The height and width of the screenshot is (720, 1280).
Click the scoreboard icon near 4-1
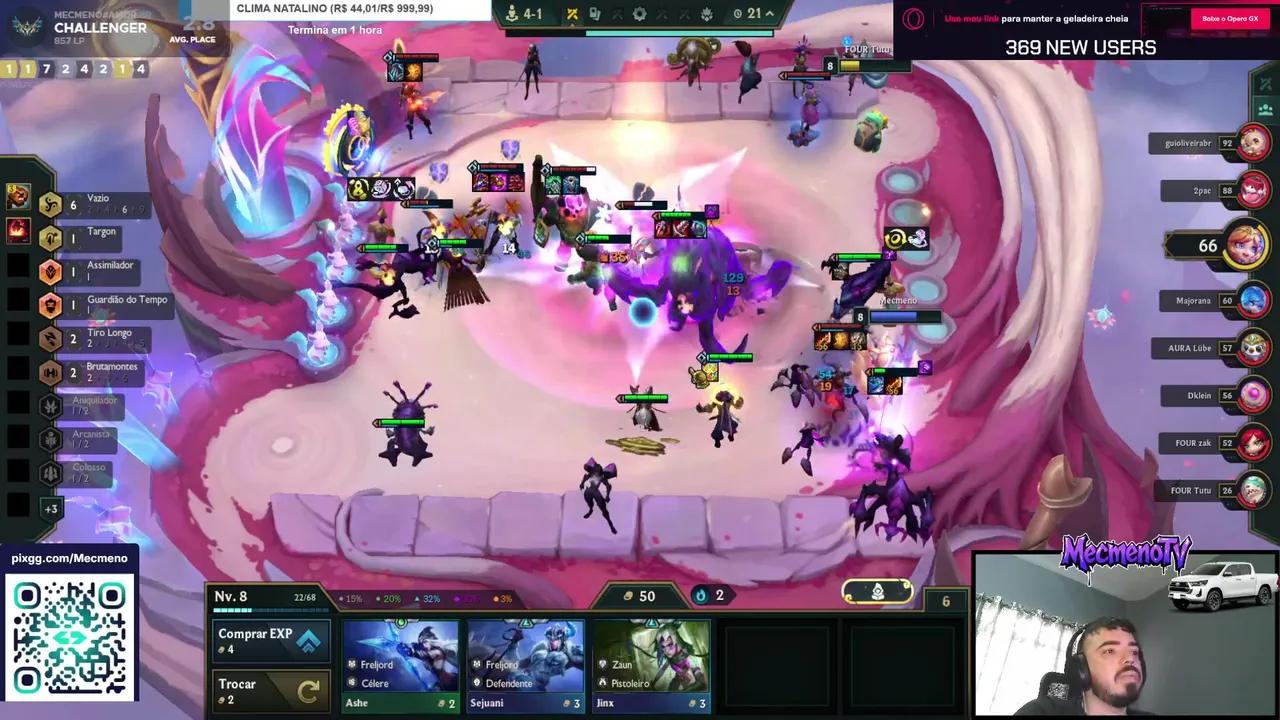pos(510,14)
